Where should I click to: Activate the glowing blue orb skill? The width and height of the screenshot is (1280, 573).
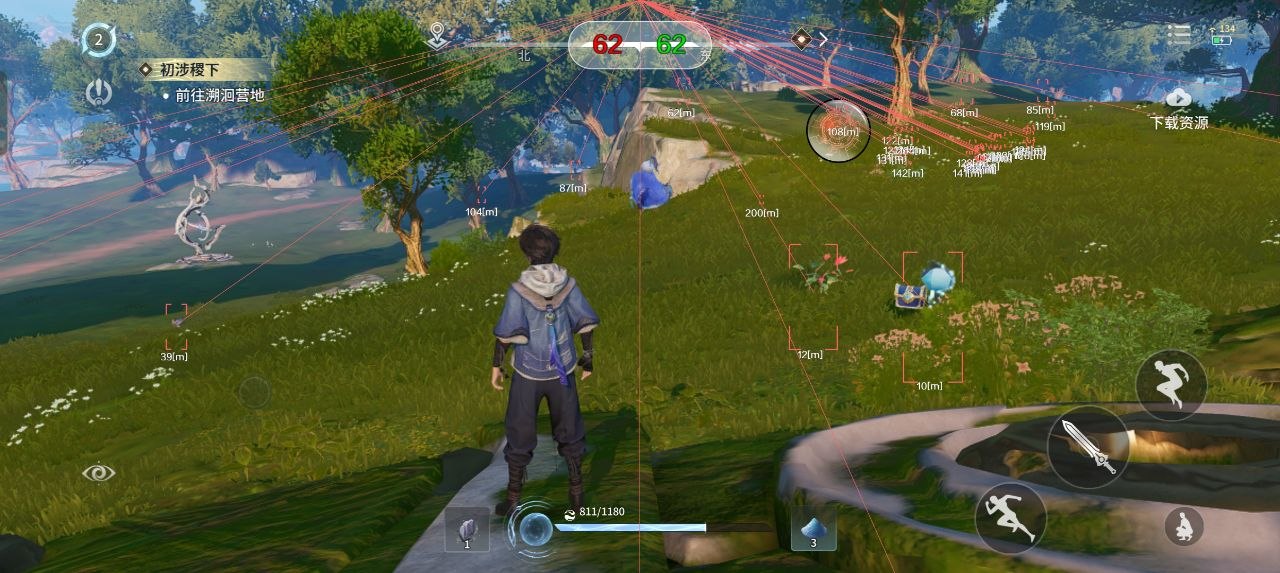tap(535, 528)
